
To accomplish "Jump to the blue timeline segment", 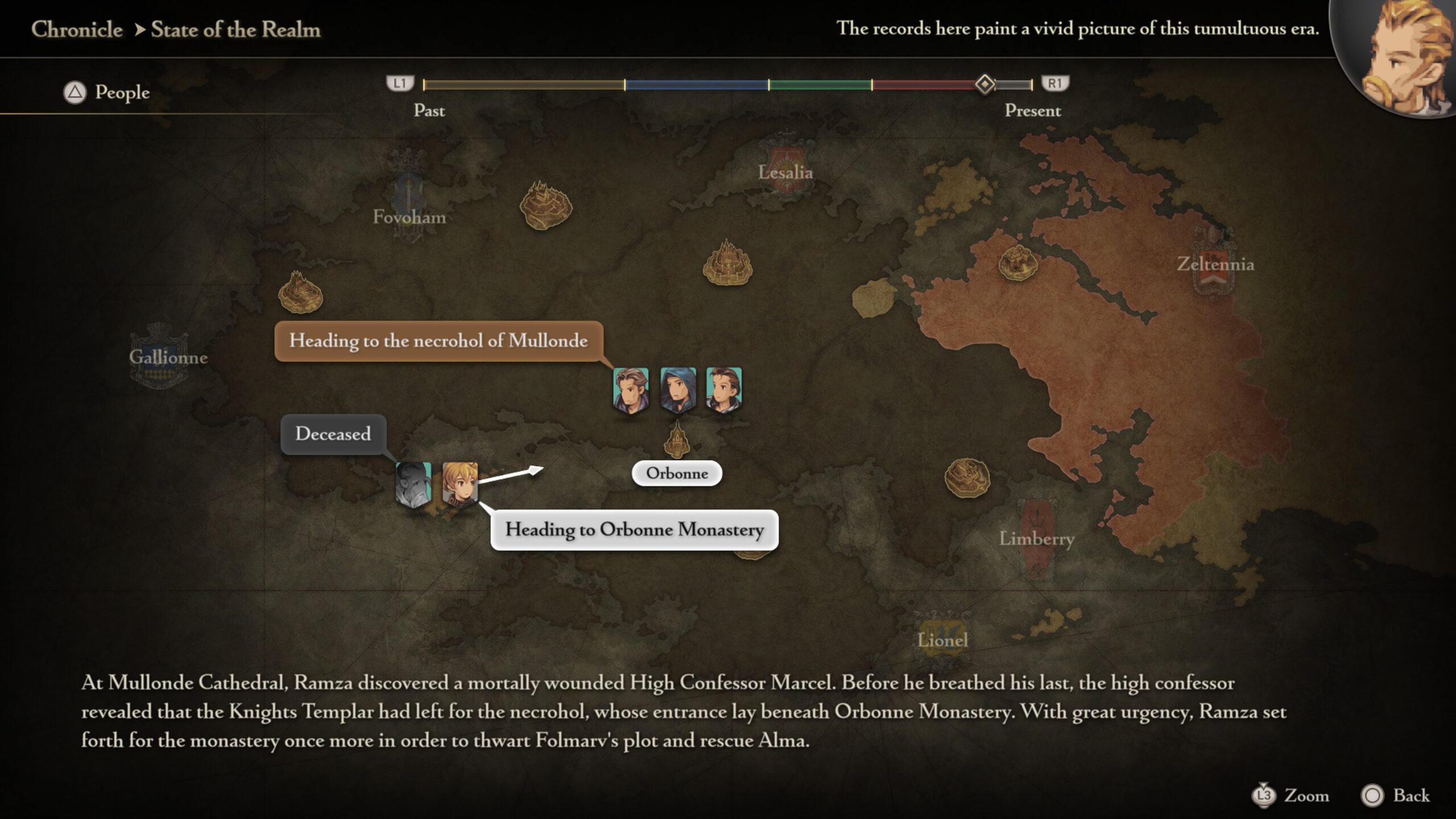I will click(x=696, y=85).
